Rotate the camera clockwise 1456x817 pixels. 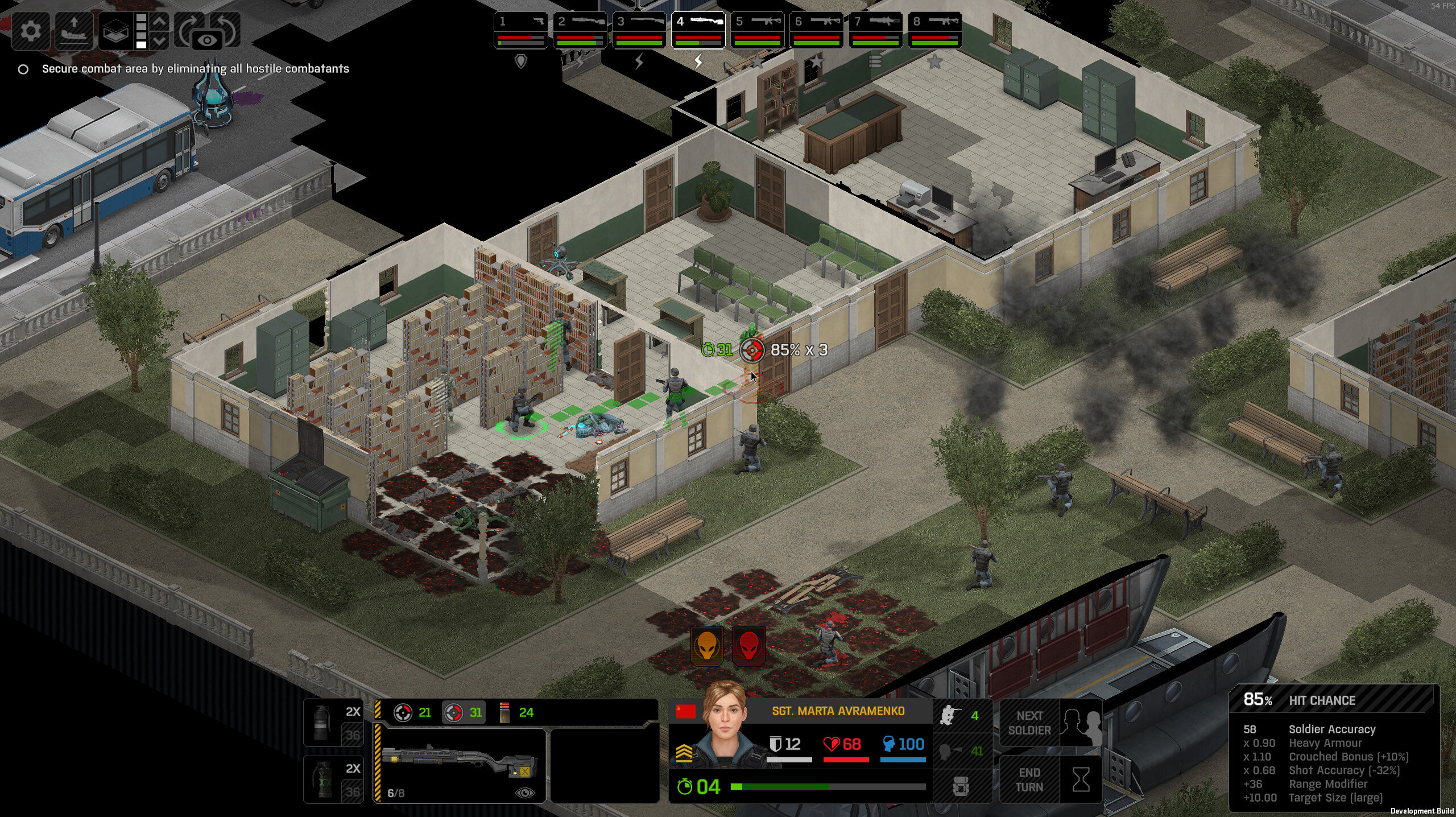click(x=188, y=28)
